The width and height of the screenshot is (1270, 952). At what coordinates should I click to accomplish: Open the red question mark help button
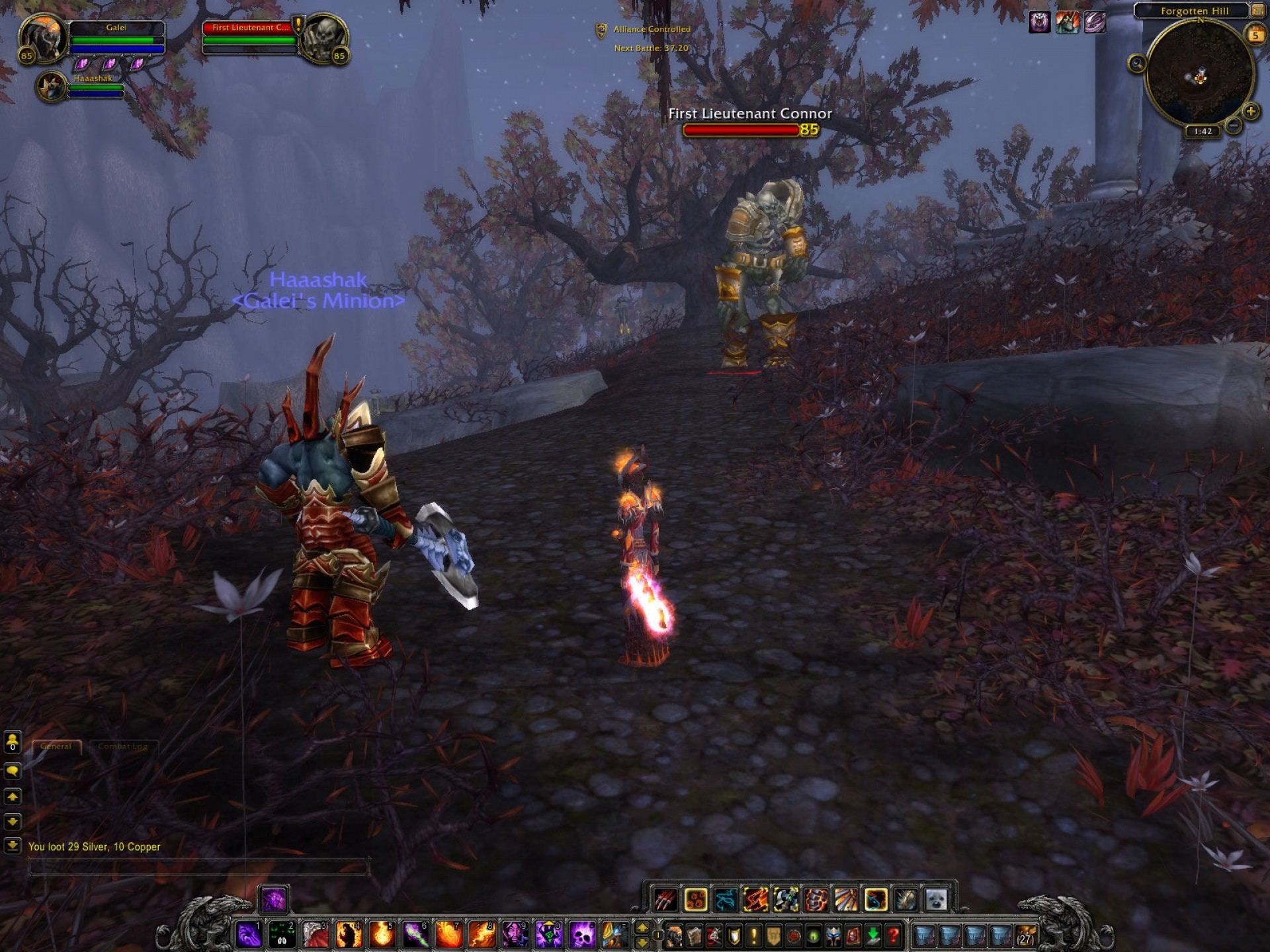coord(893,935)
